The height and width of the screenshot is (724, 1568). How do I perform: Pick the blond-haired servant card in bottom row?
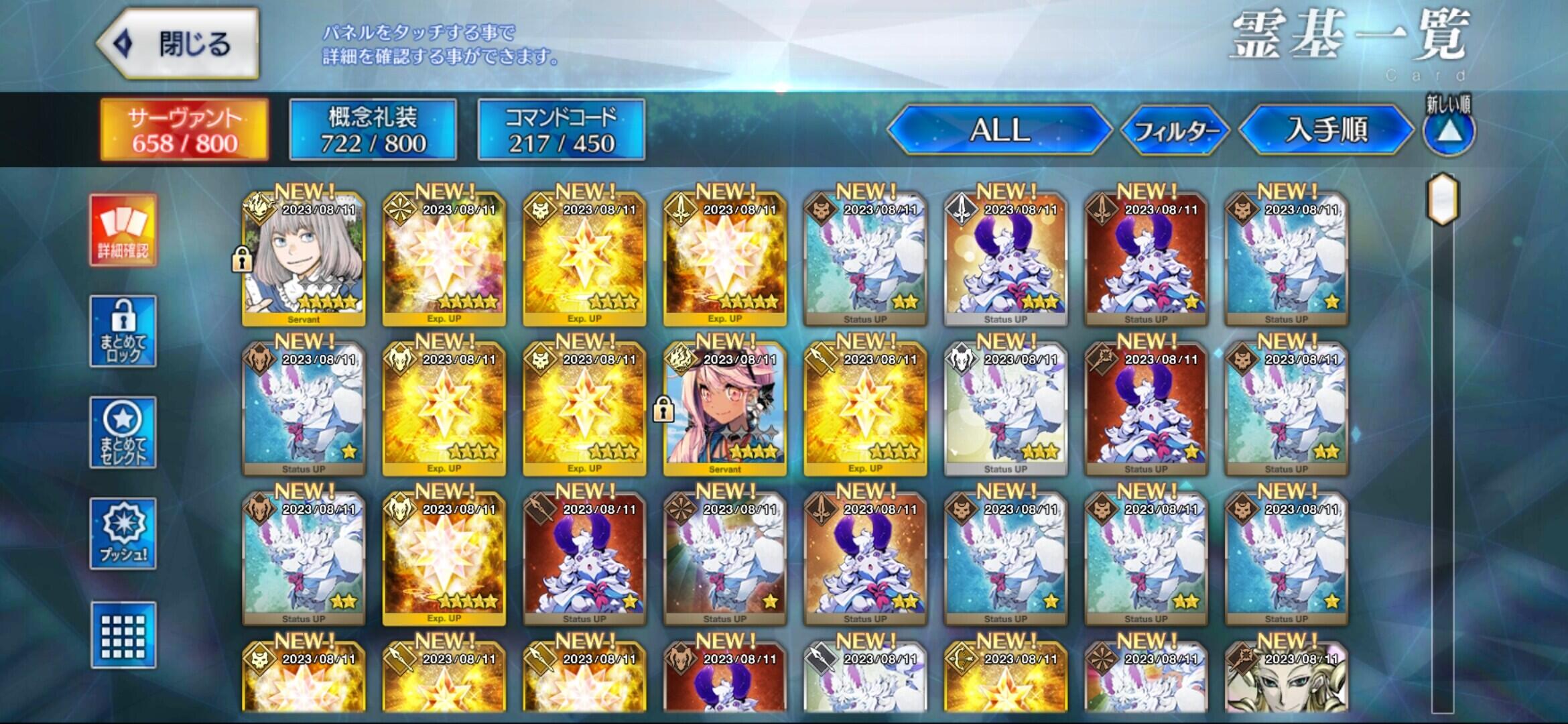point(1287,677)
